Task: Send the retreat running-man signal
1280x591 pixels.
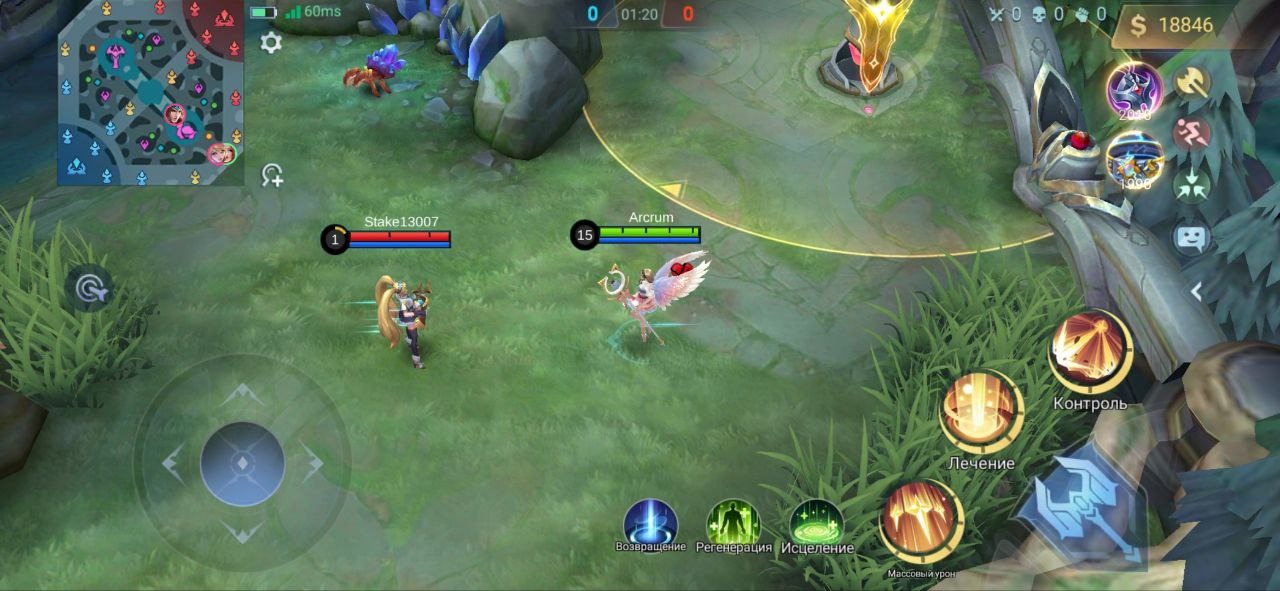Action: 1192,133
